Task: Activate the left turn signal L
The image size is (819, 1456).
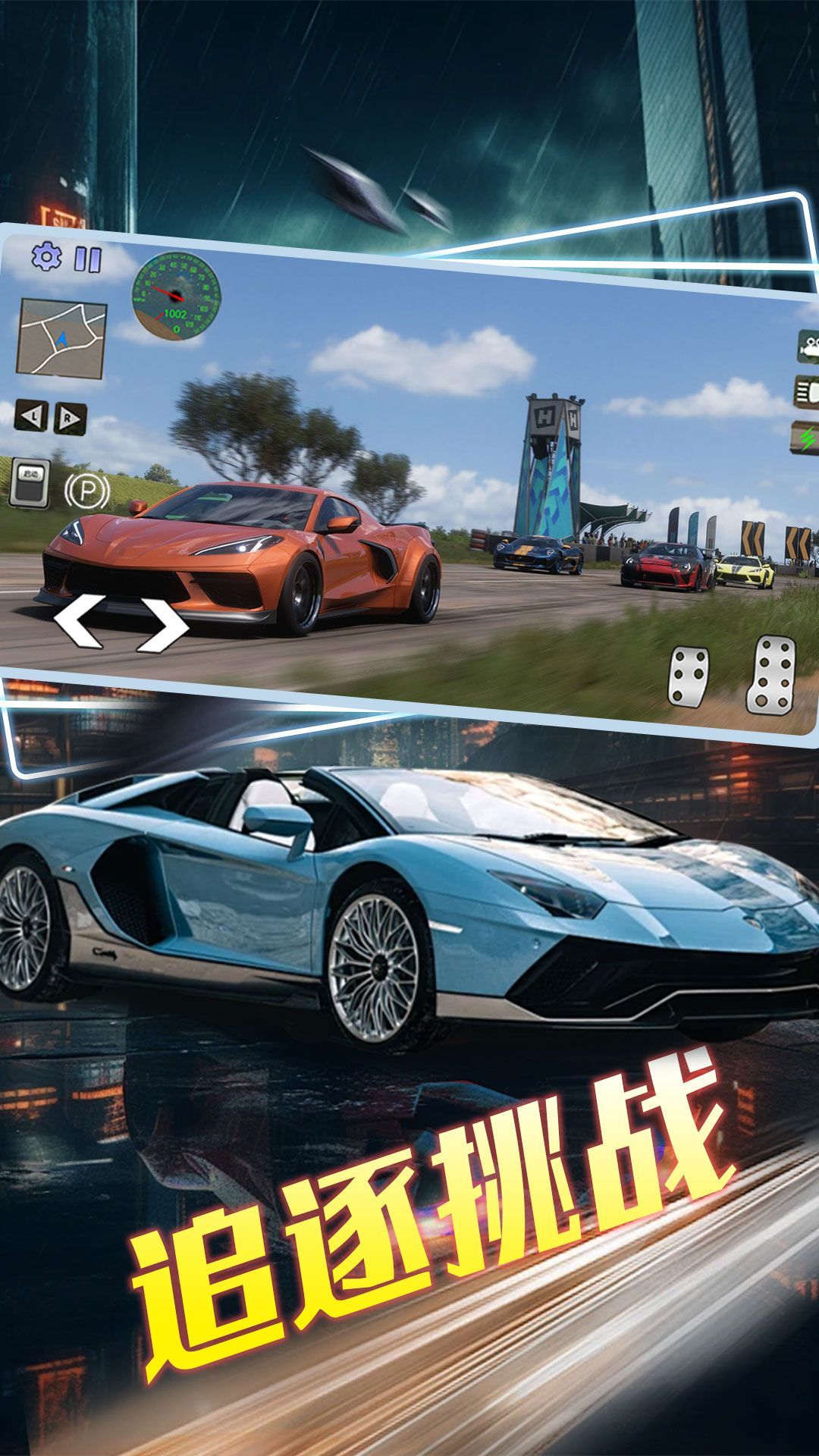Action: (31, 416)
